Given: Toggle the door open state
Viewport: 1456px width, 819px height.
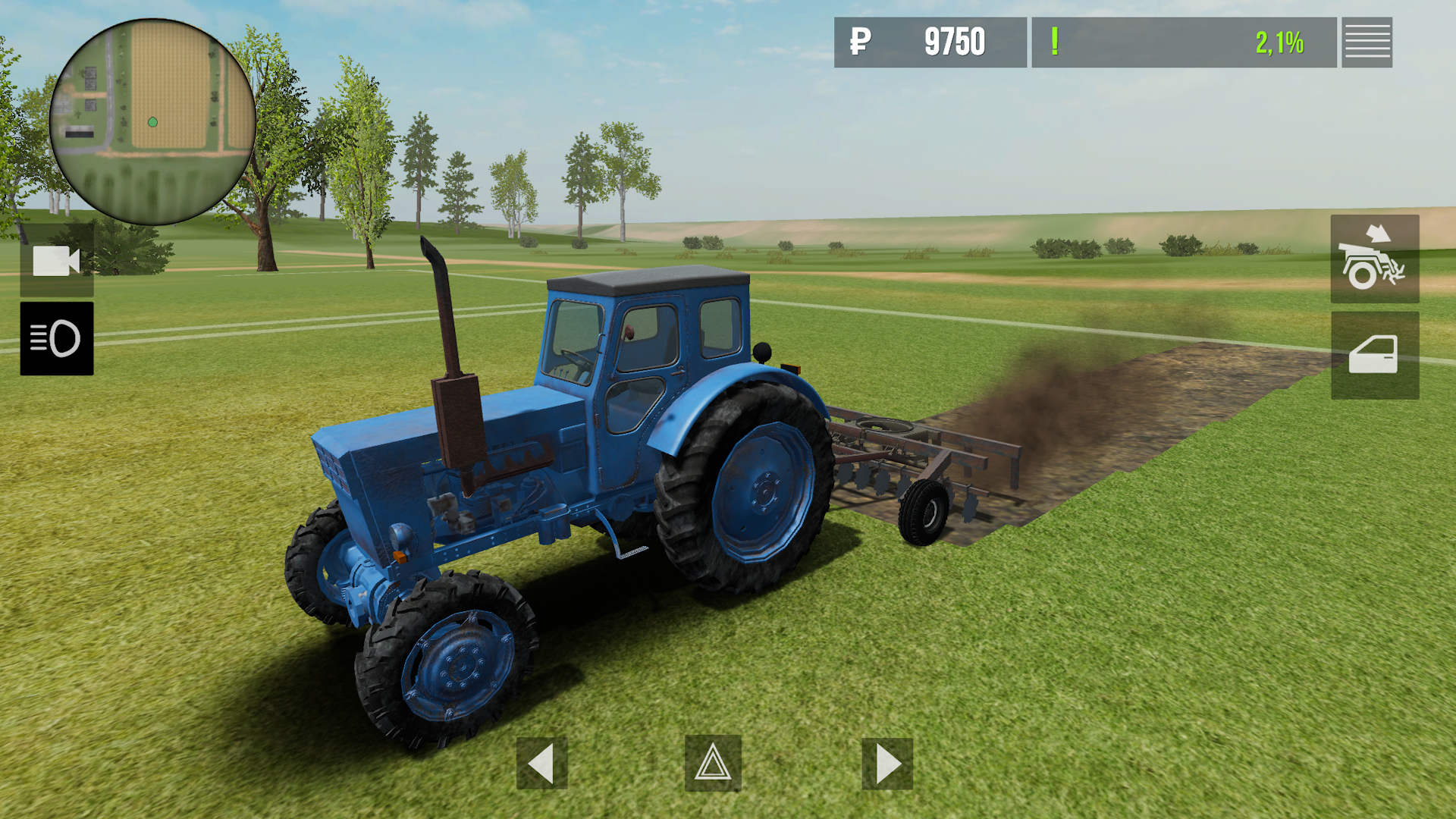Looking at the screenshot, I should (x=1374, y=354).
